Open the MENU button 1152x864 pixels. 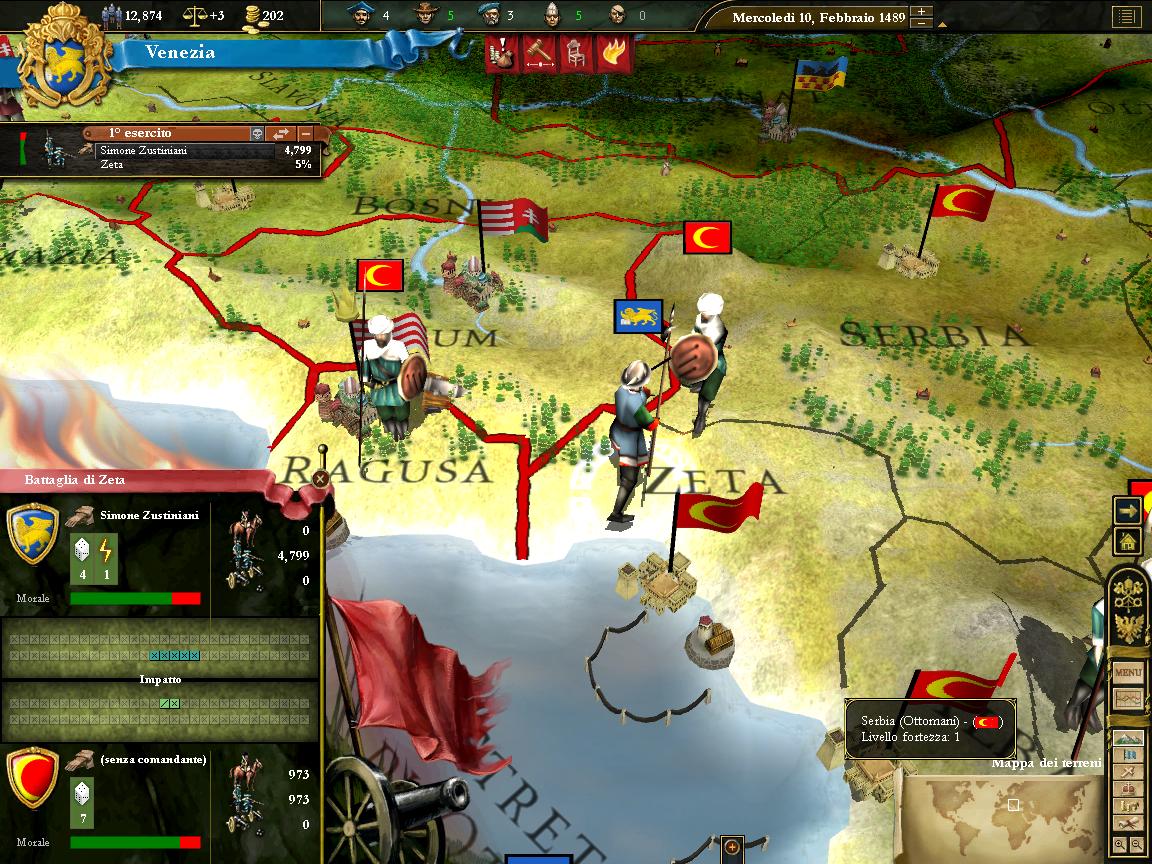[1128, 672]
